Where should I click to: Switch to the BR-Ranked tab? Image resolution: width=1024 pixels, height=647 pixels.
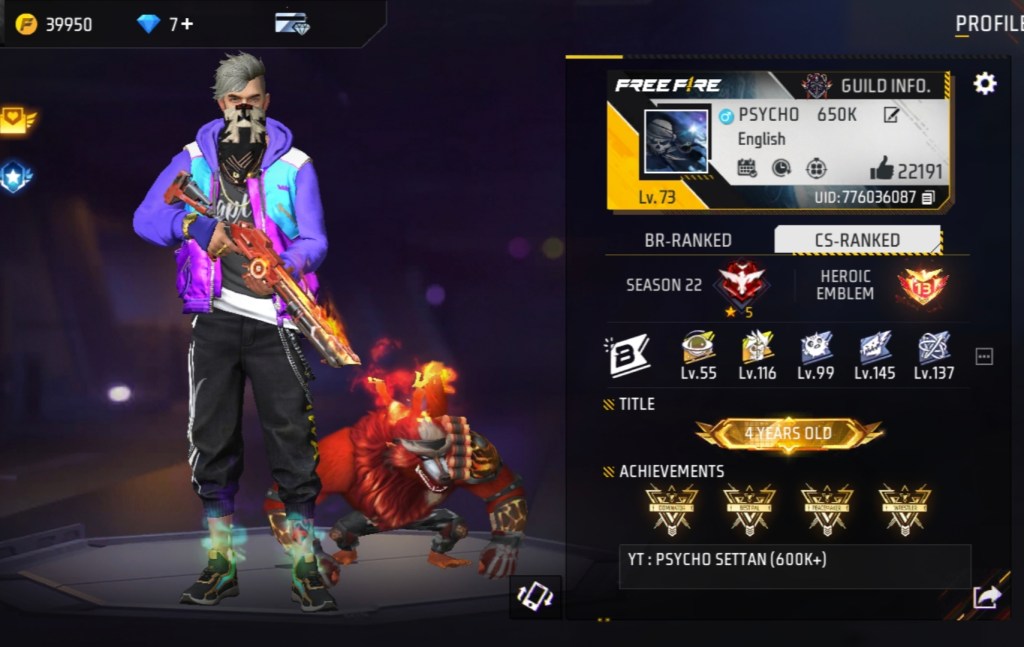point(687,240)
